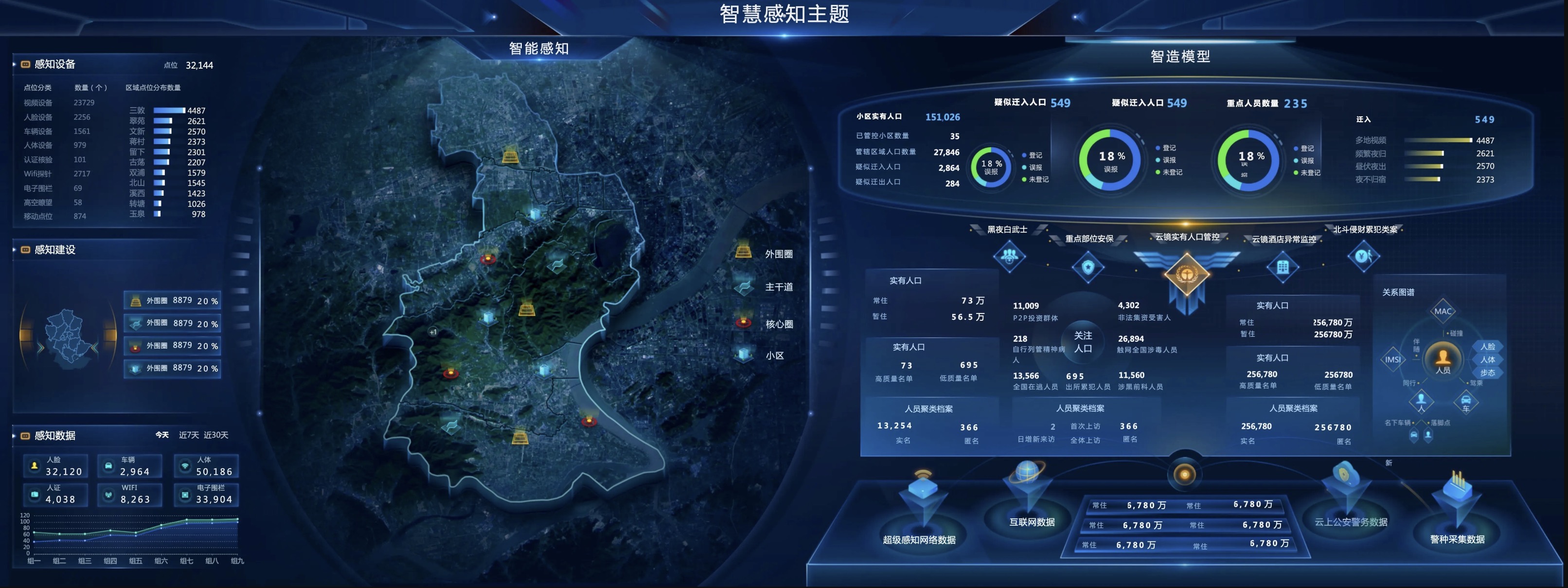Screen dimensions: 1568x588
Task: Show the 近30天 time range
Action: point(216,435)
